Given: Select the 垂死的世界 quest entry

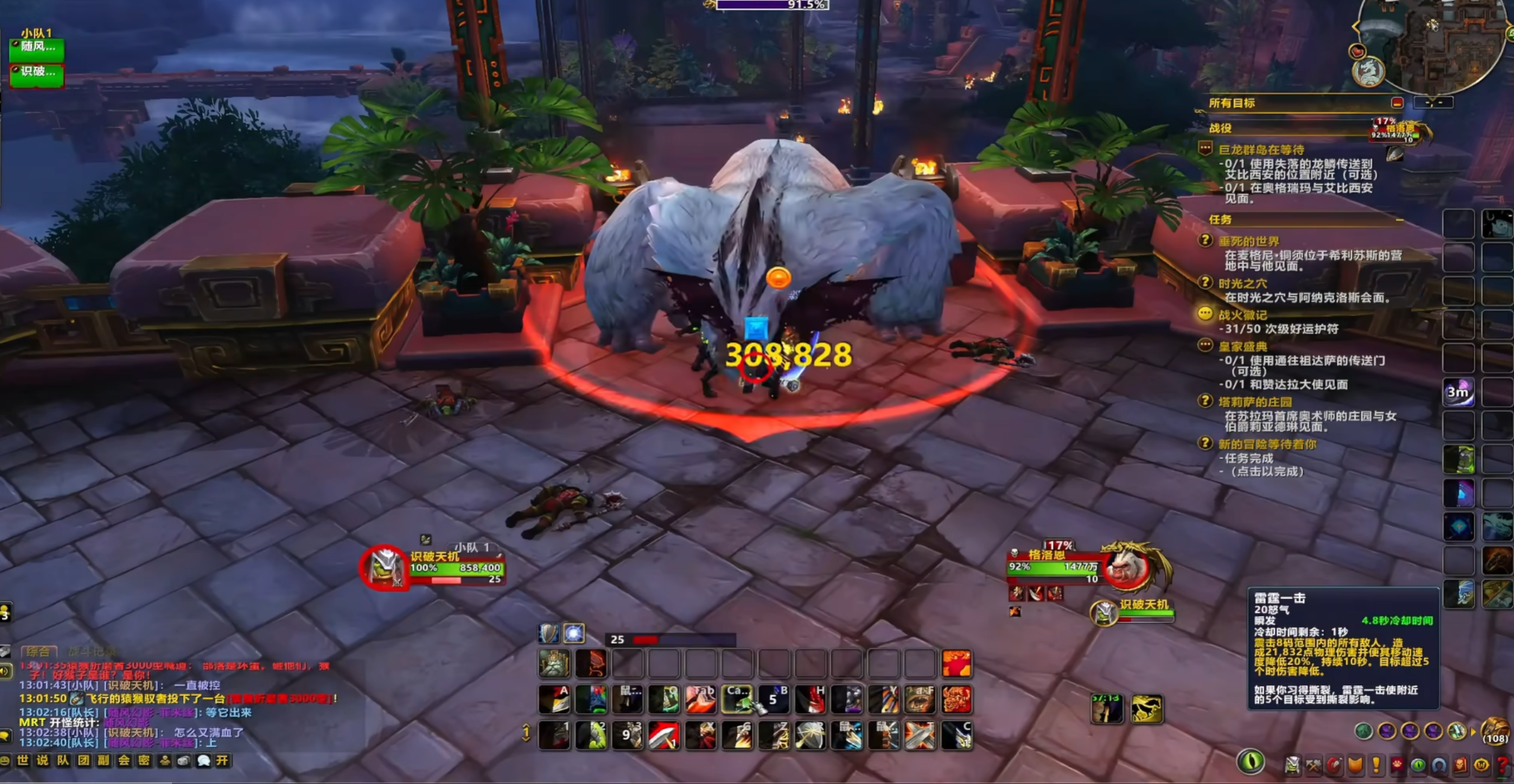Looking at the screenshot, I should point(1248,241).
